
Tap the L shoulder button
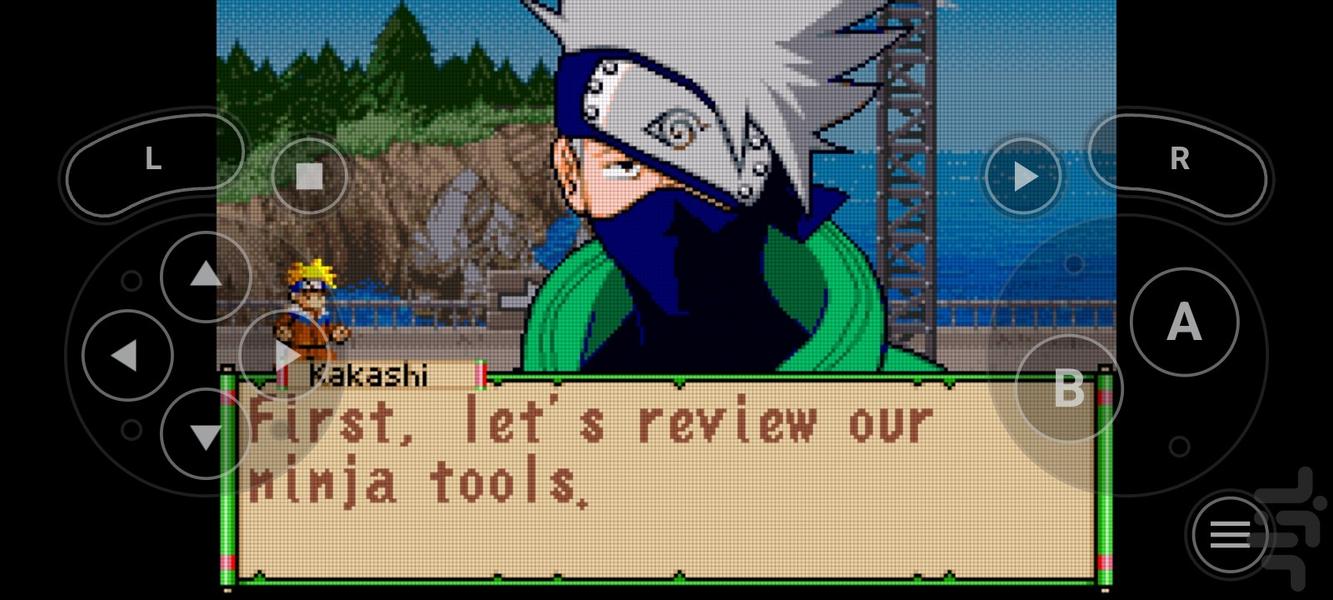pyautogui.click(x=154, y=160)
